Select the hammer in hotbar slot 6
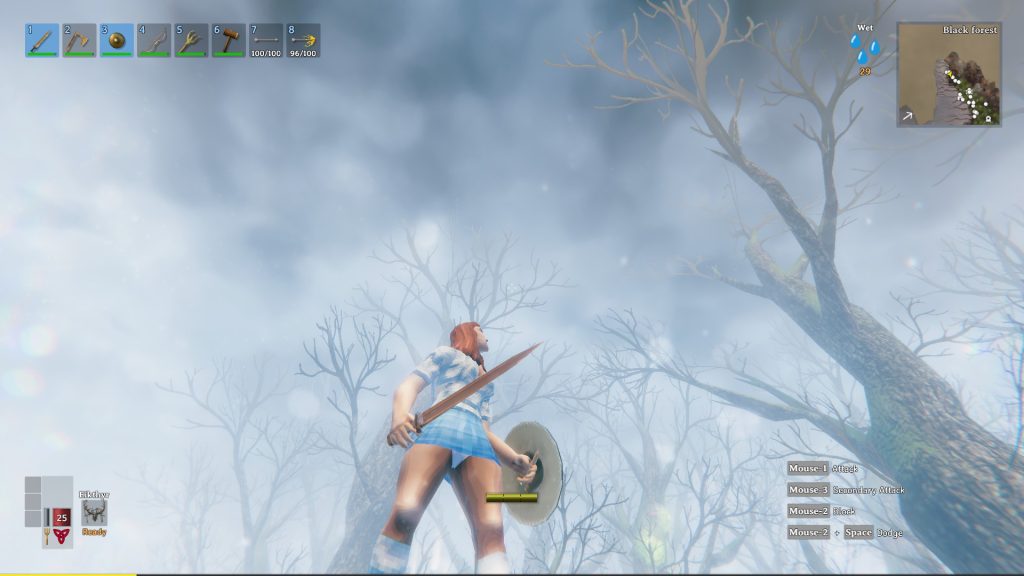Image resolution: width=1024 pixels, height=576 pixels. 229,40
